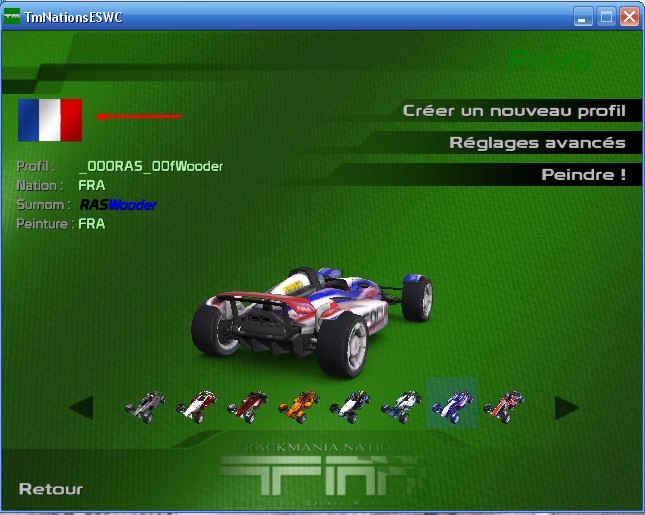Image resolution: width=645 pixels, height=515 pixels.
Task: Select the grey silver car skin
Action: point(145,405)
